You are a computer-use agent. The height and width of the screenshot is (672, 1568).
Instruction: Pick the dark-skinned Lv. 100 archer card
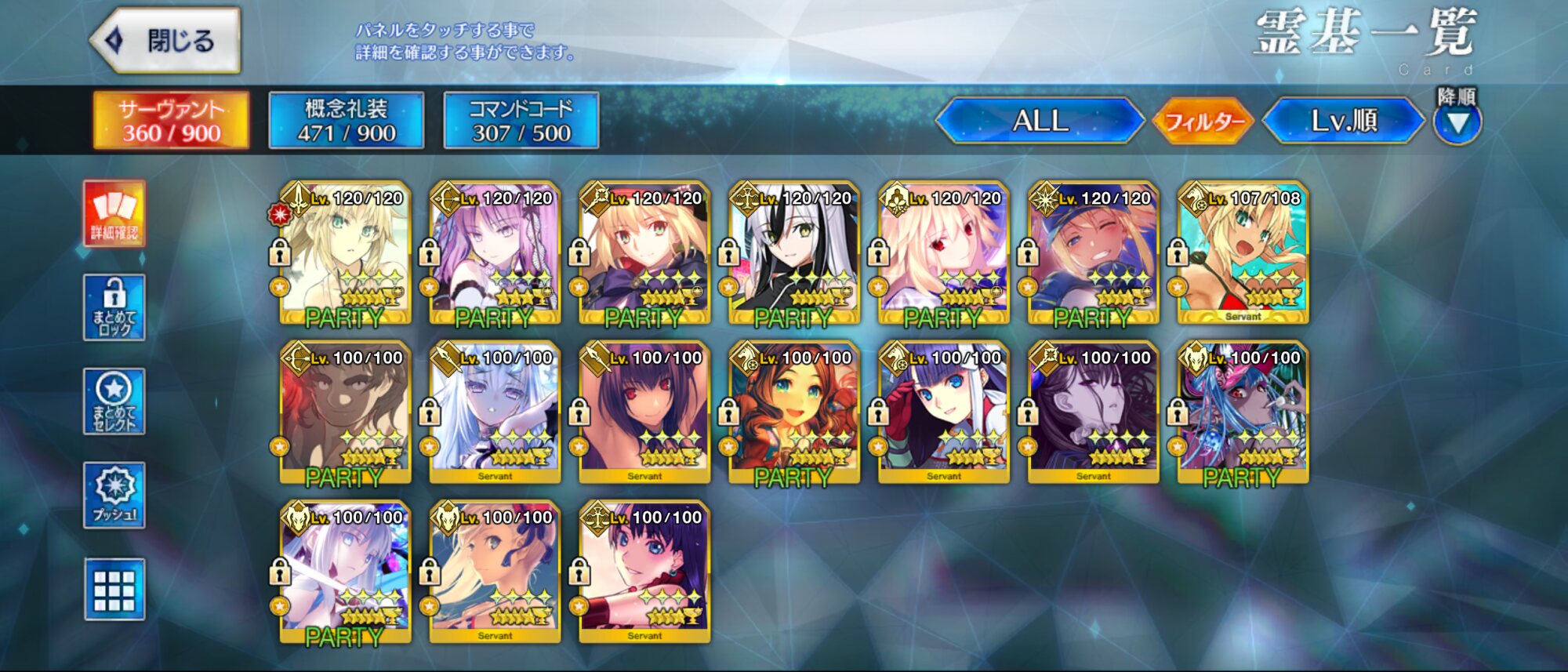tap(345, 412)
